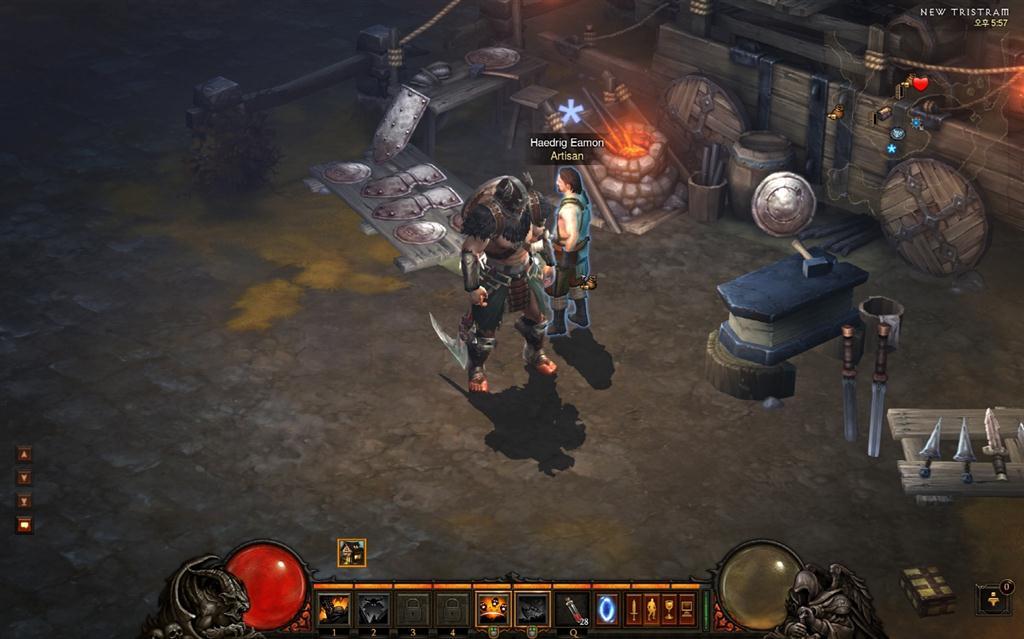Open the inventory using the sword icon

[633, 608]
